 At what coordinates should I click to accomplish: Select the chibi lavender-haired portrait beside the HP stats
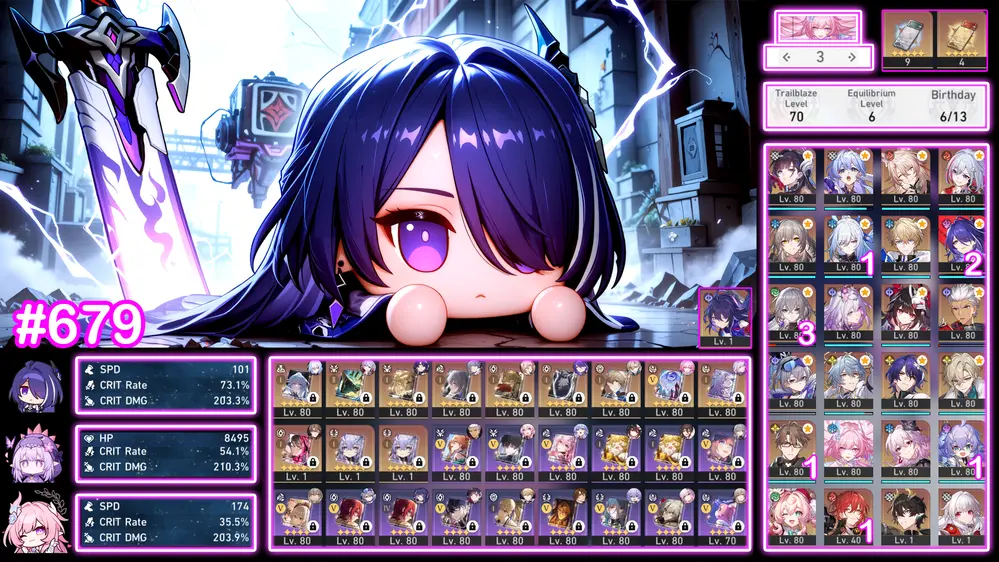point(35,455)
